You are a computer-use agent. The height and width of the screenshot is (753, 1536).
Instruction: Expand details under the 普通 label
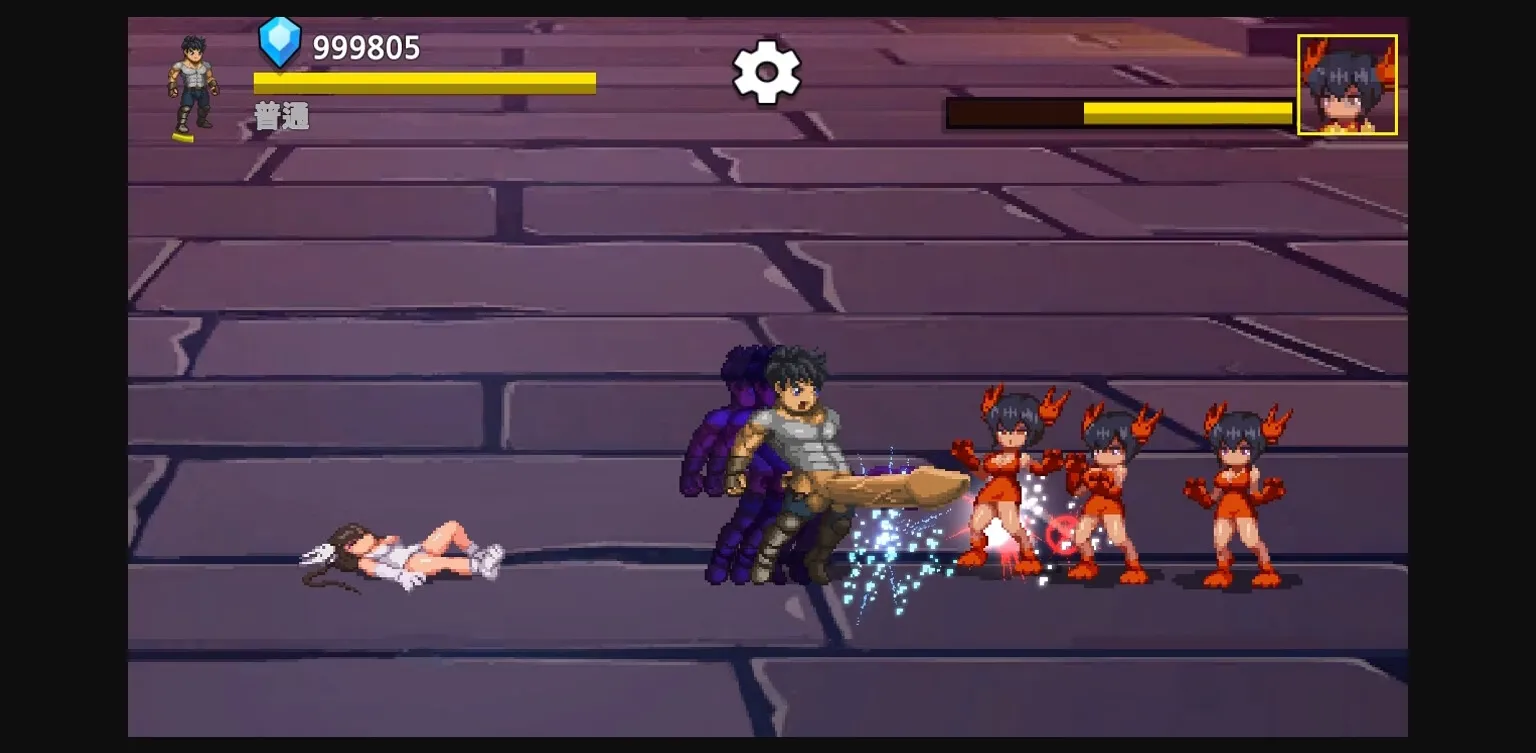(x=282, y=116)
